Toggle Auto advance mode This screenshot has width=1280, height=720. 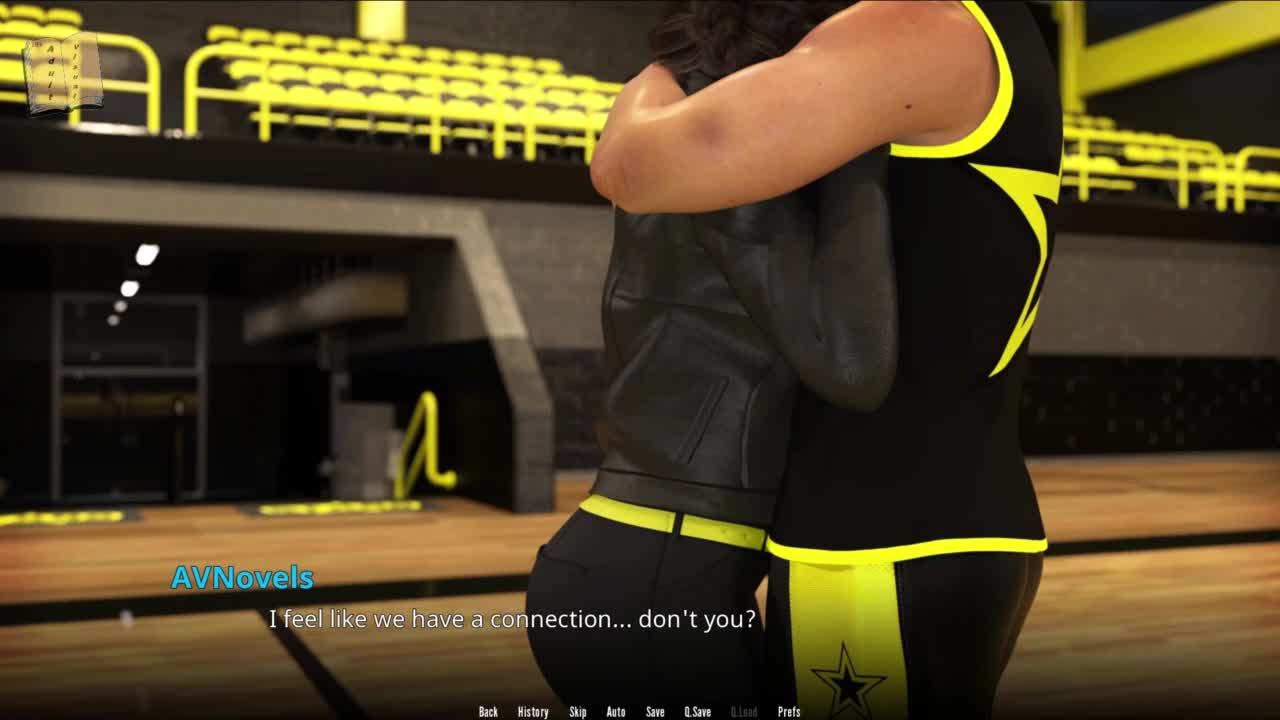click(615, 712)
